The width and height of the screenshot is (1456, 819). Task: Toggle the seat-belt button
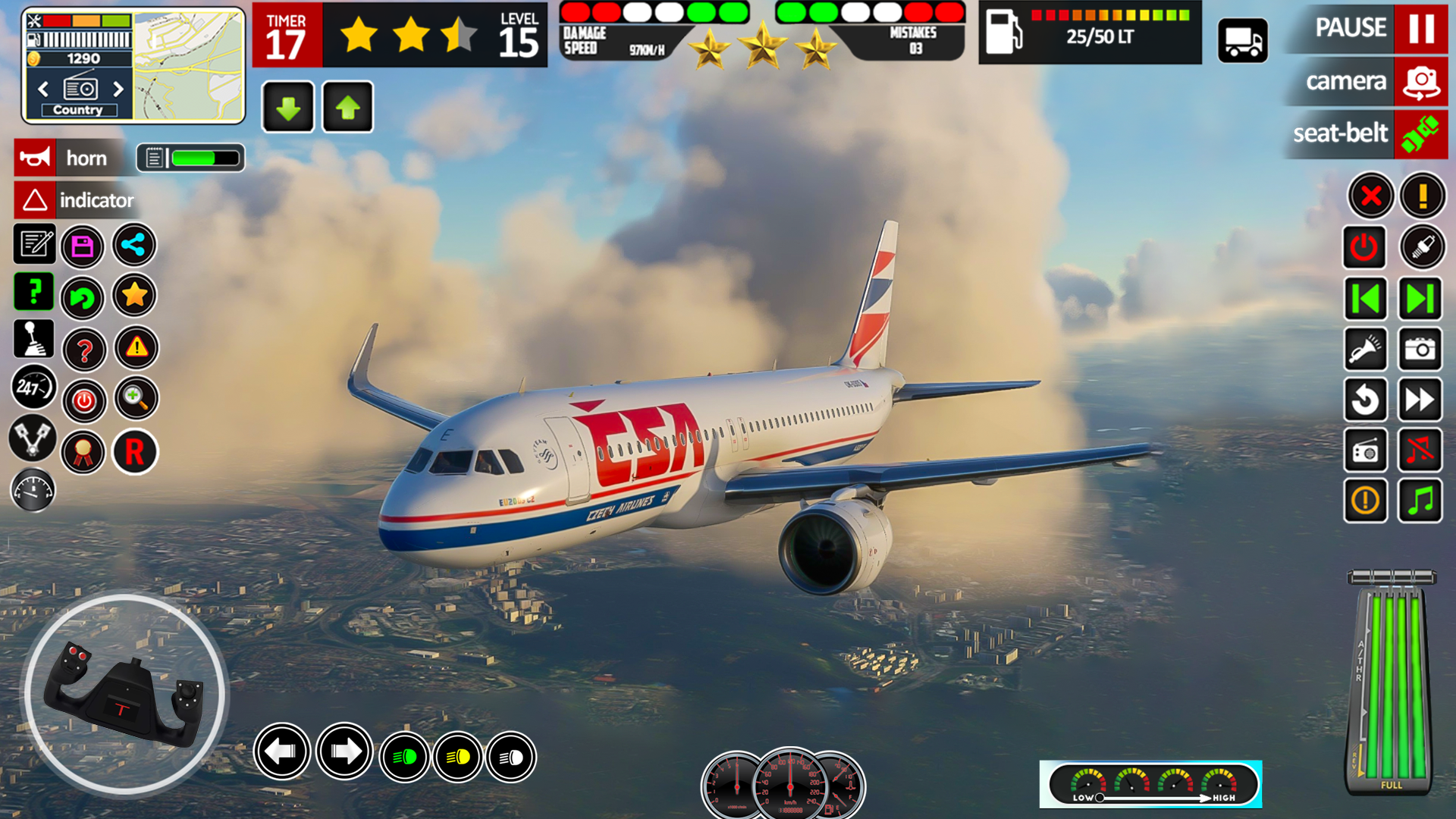pyautogui.click(x=1420, y=134)
